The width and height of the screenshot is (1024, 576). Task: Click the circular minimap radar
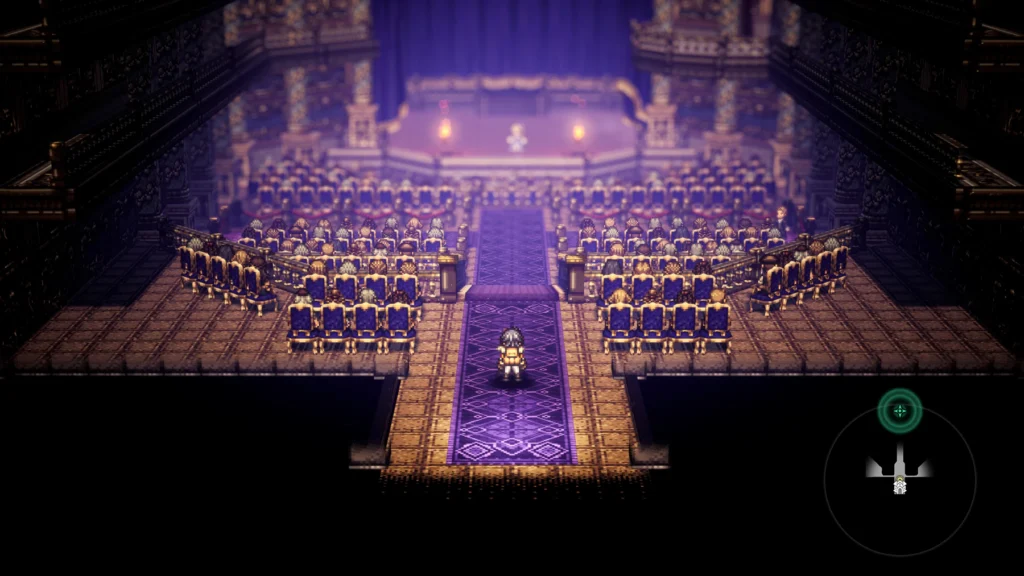pyautogui.click(x=899, y=481)
